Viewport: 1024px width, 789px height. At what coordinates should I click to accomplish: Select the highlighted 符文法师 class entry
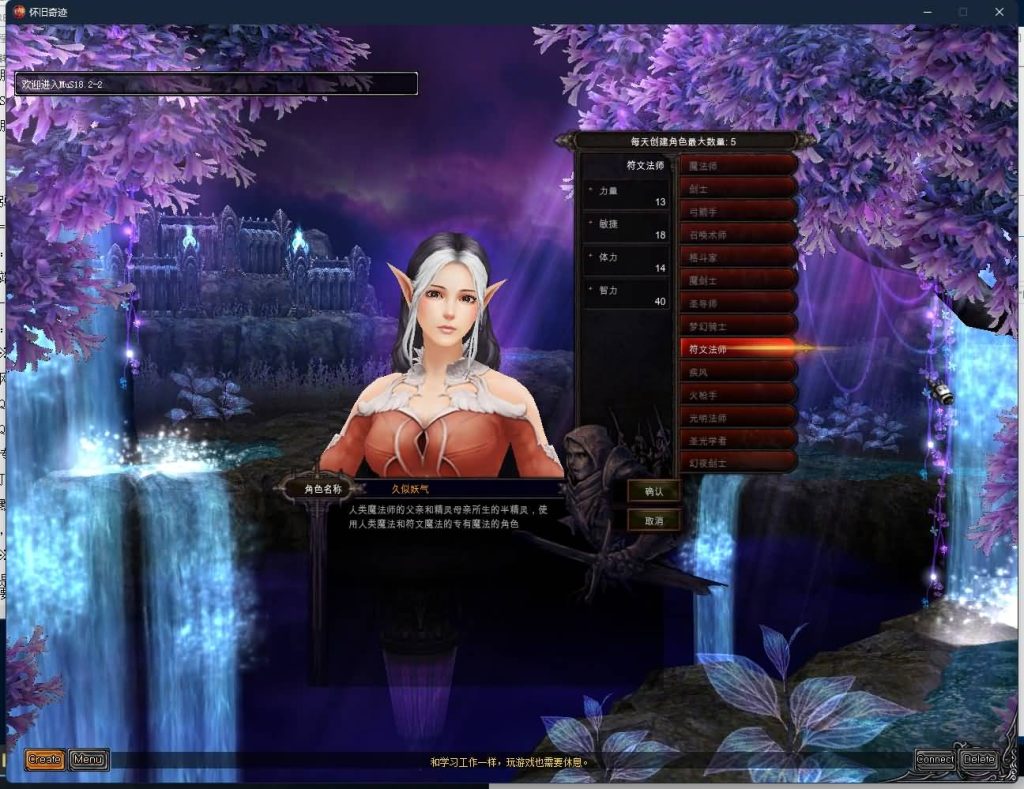pos(738,349)
